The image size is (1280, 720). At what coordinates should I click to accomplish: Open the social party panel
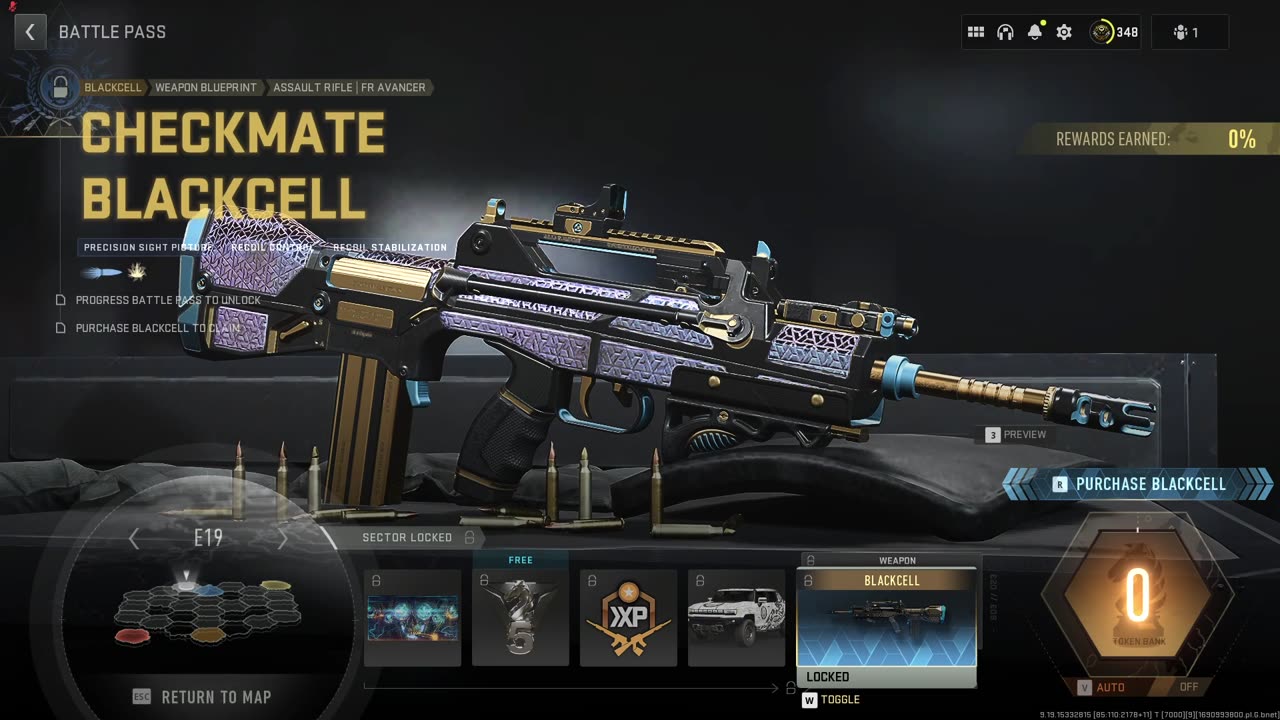click(x=1187, y=32)
